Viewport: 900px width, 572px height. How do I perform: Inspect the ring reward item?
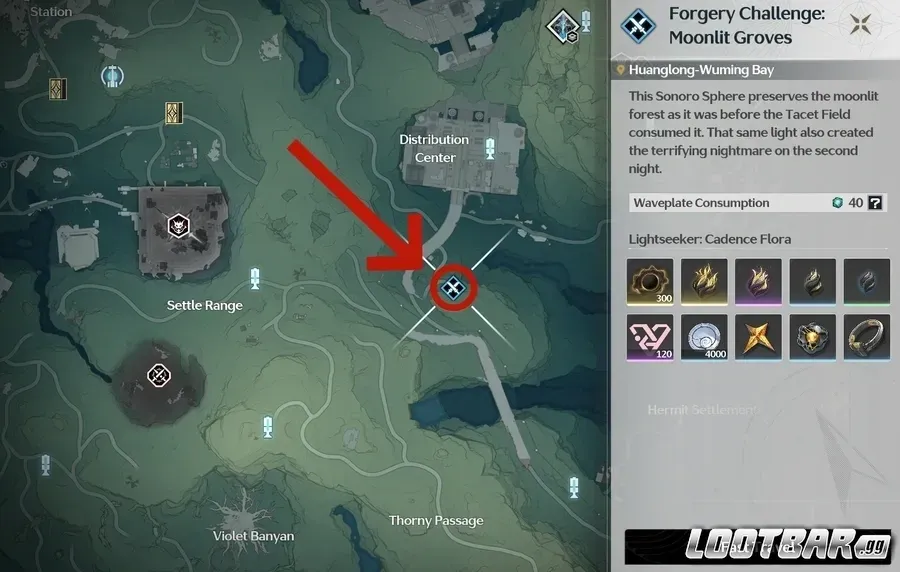point(866,336)
